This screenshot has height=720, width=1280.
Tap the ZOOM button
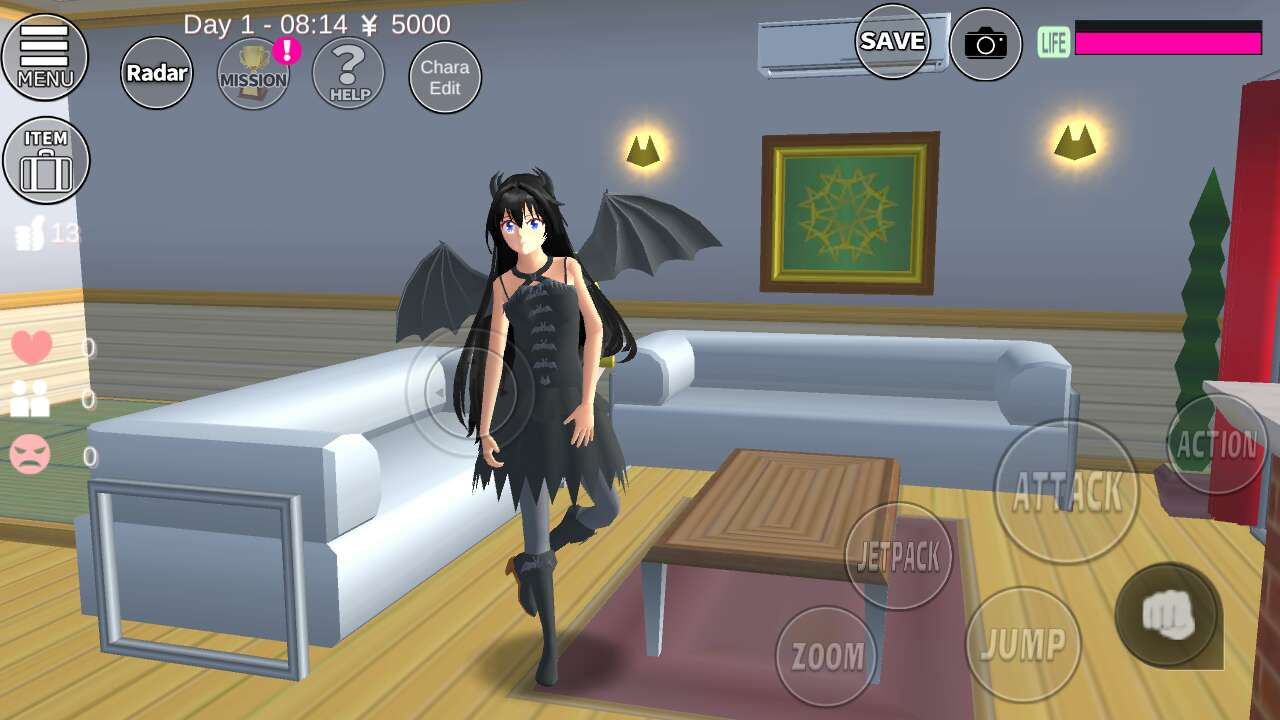(x=827, y=656)
